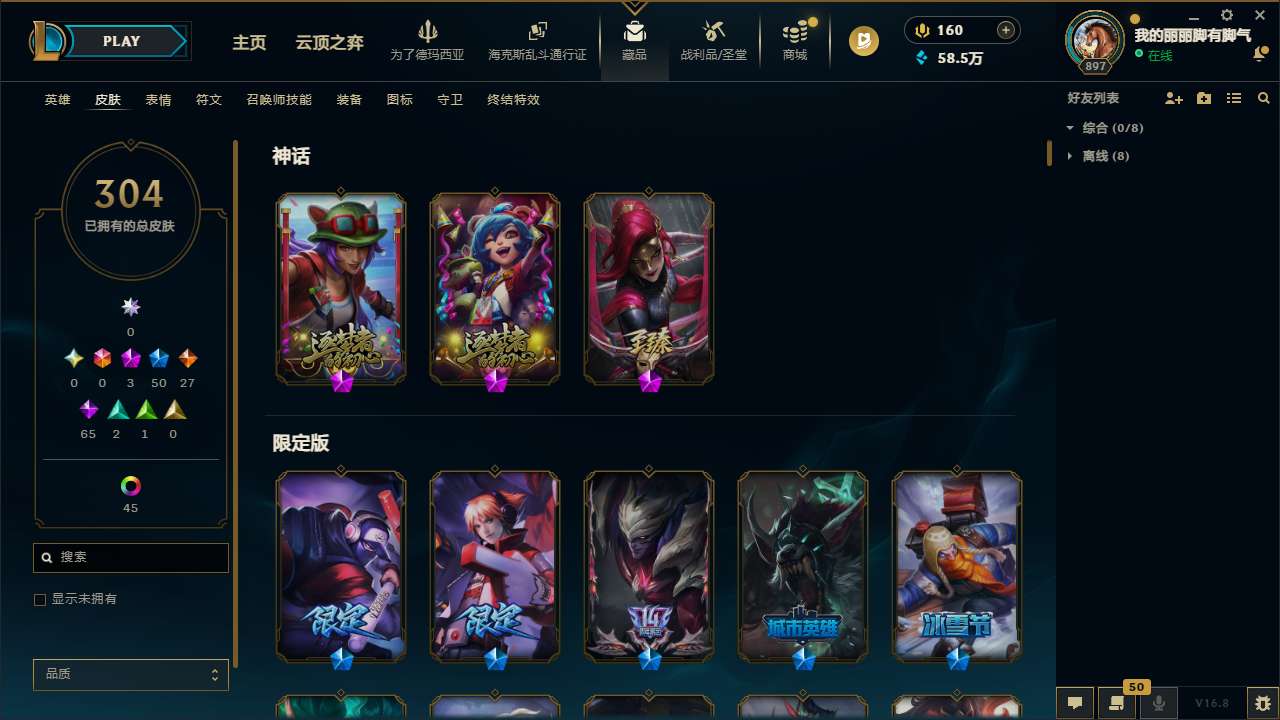Open friend list display options icon
1280x720 pixels.
tap(1233, 98)
